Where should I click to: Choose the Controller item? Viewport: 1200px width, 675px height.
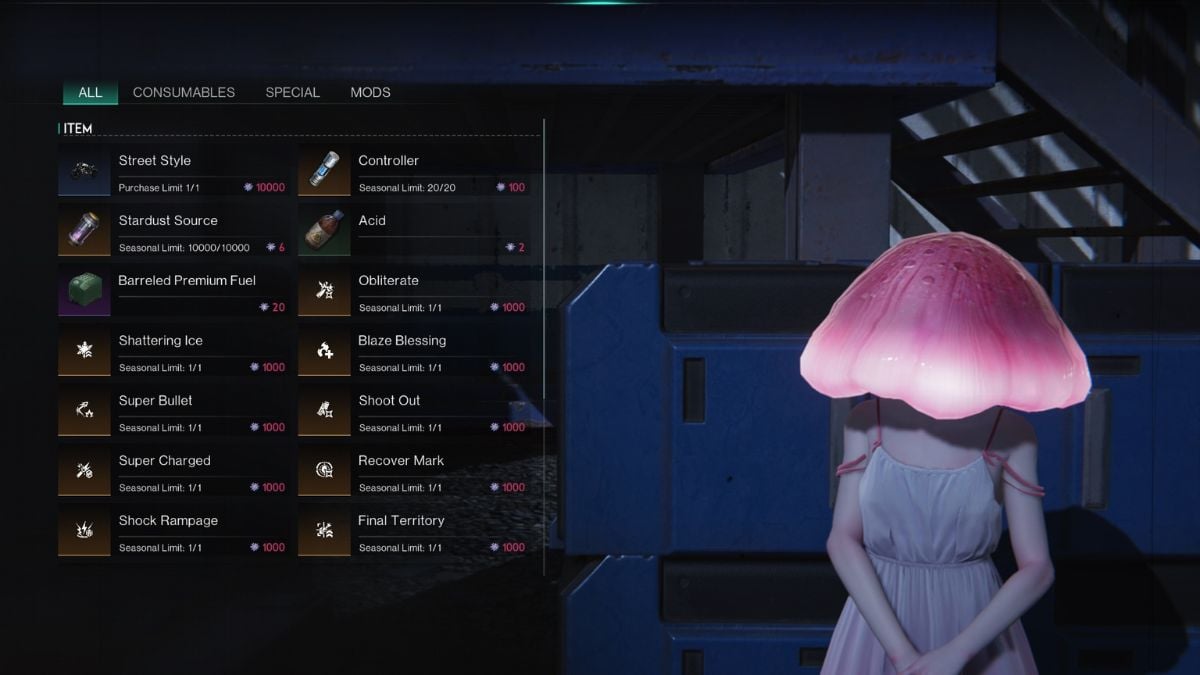click(413, 171)
